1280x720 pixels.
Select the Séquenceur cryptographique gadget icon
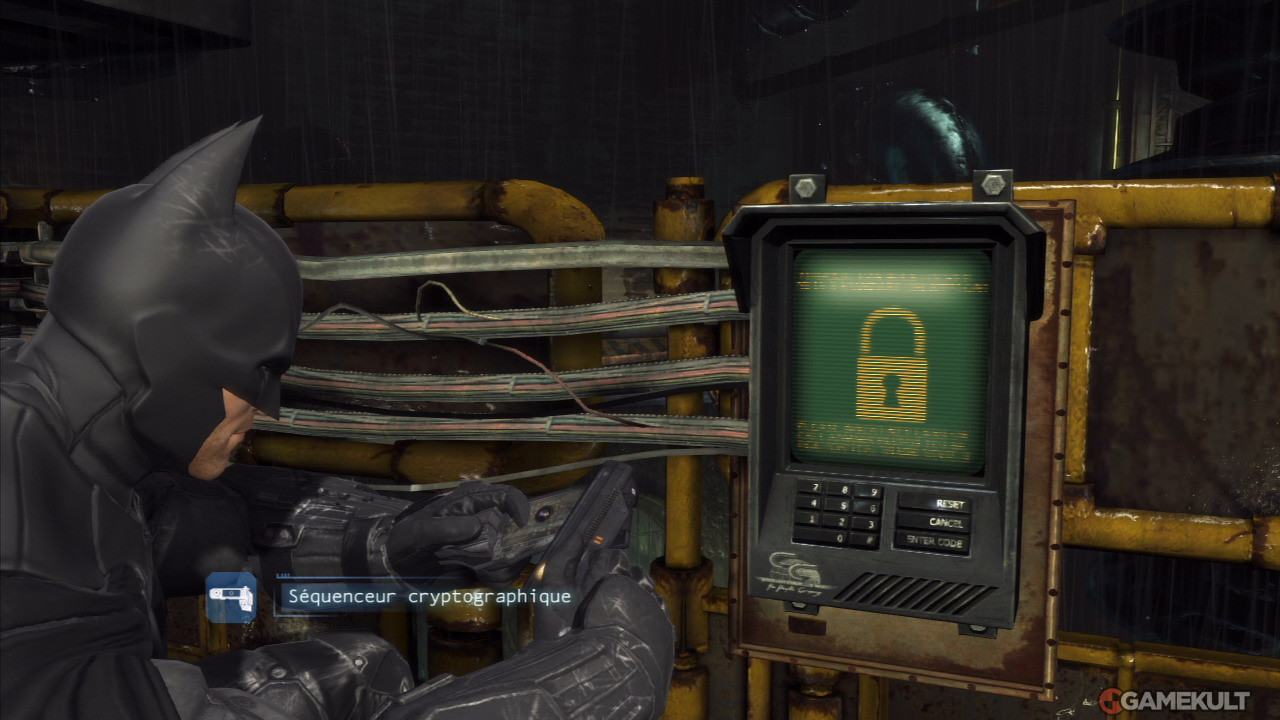(x=231, y=596)
